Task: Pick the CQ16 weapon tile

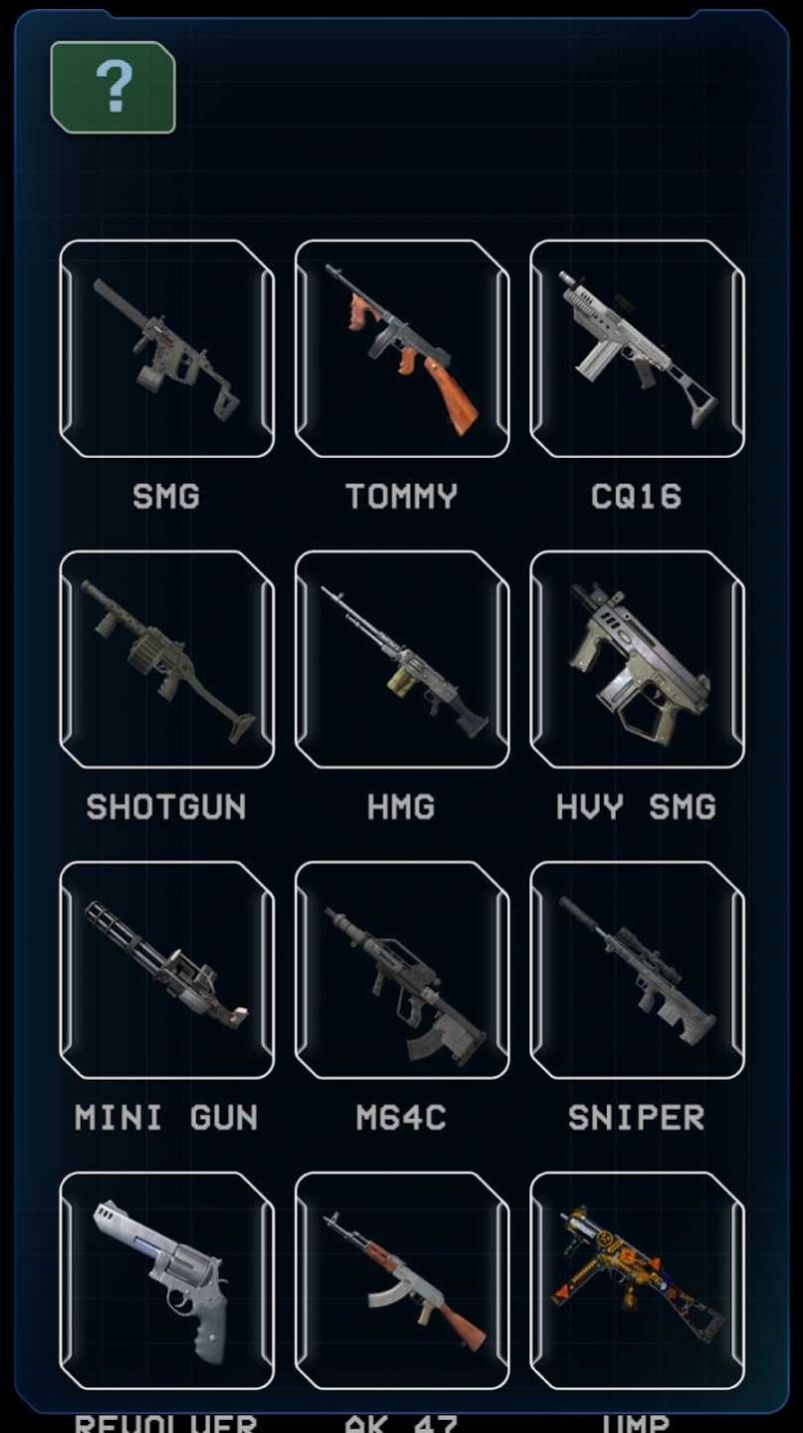Action: 637,348
